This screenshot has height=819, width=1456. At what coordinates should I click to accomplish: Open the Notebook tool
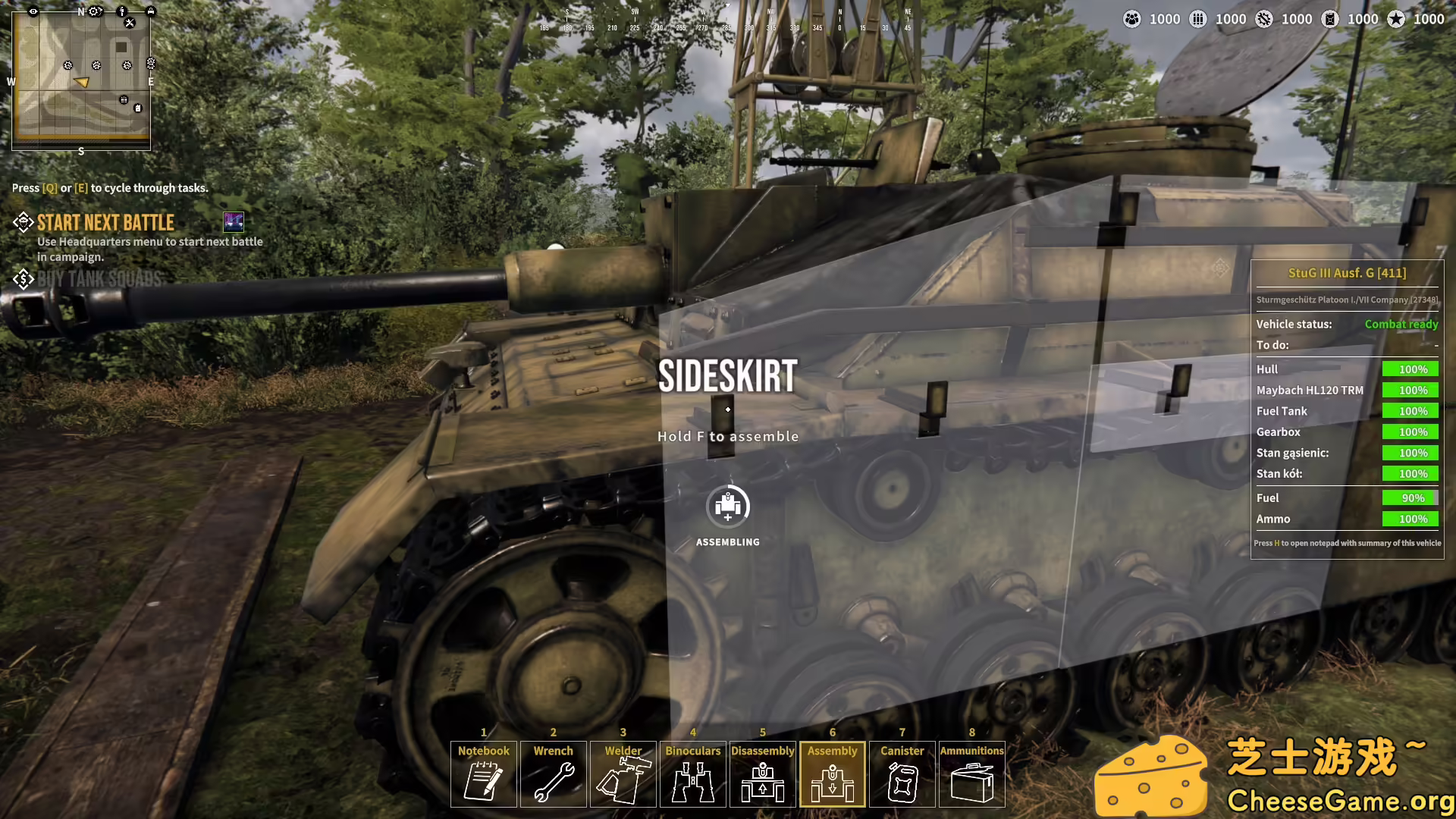pyautogui.click(x=483, y=773)
